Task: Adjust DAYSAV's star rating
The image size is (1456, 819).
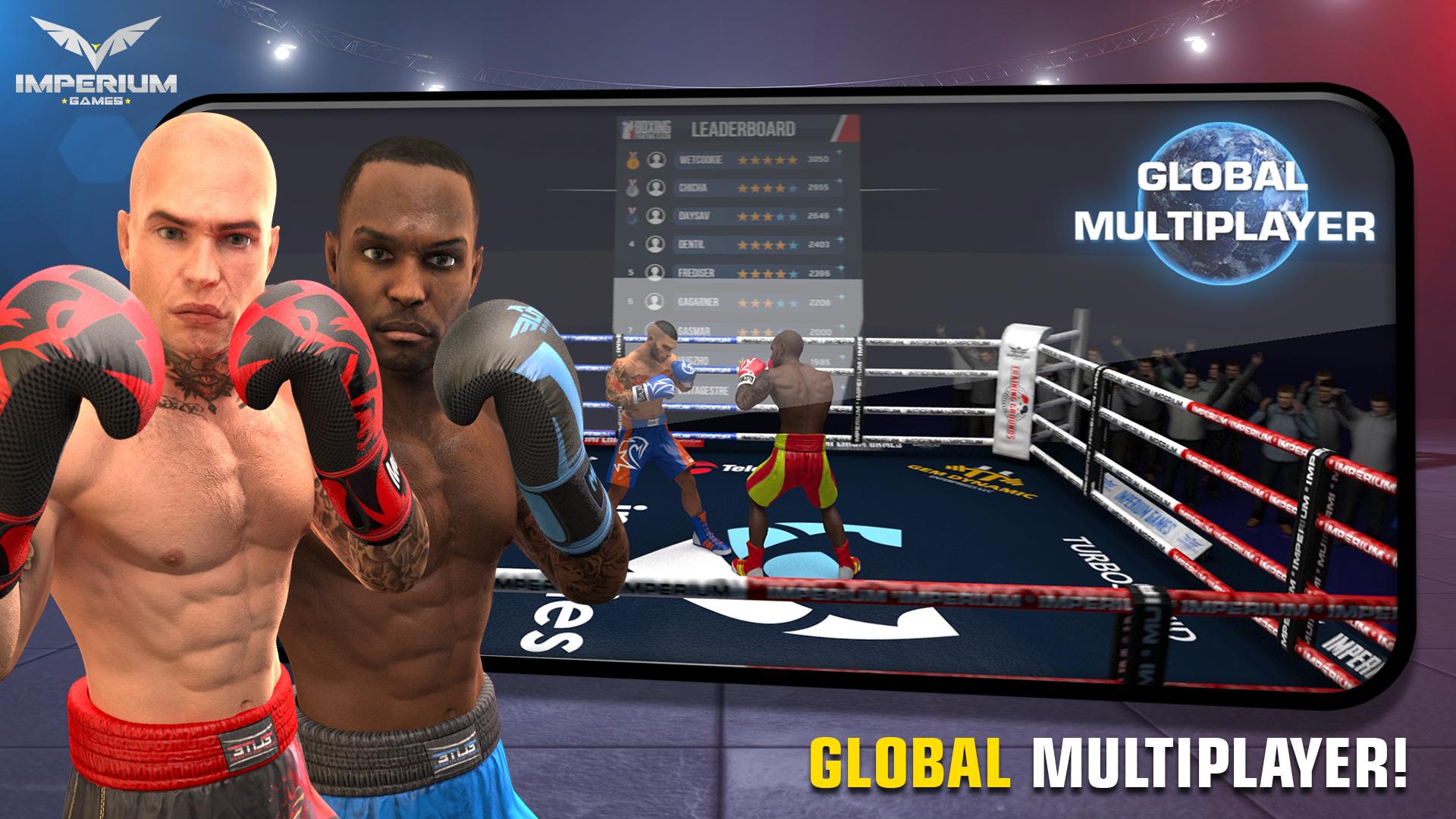Action: pyautogui.click(x=766, y=216)
